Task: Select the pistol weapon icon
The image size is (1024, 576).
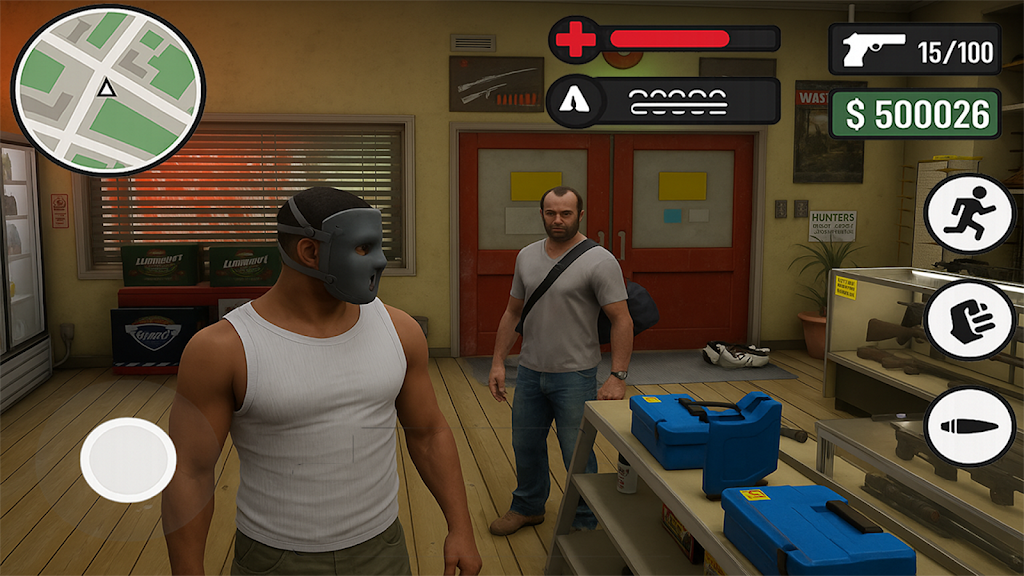Action: 873,50
